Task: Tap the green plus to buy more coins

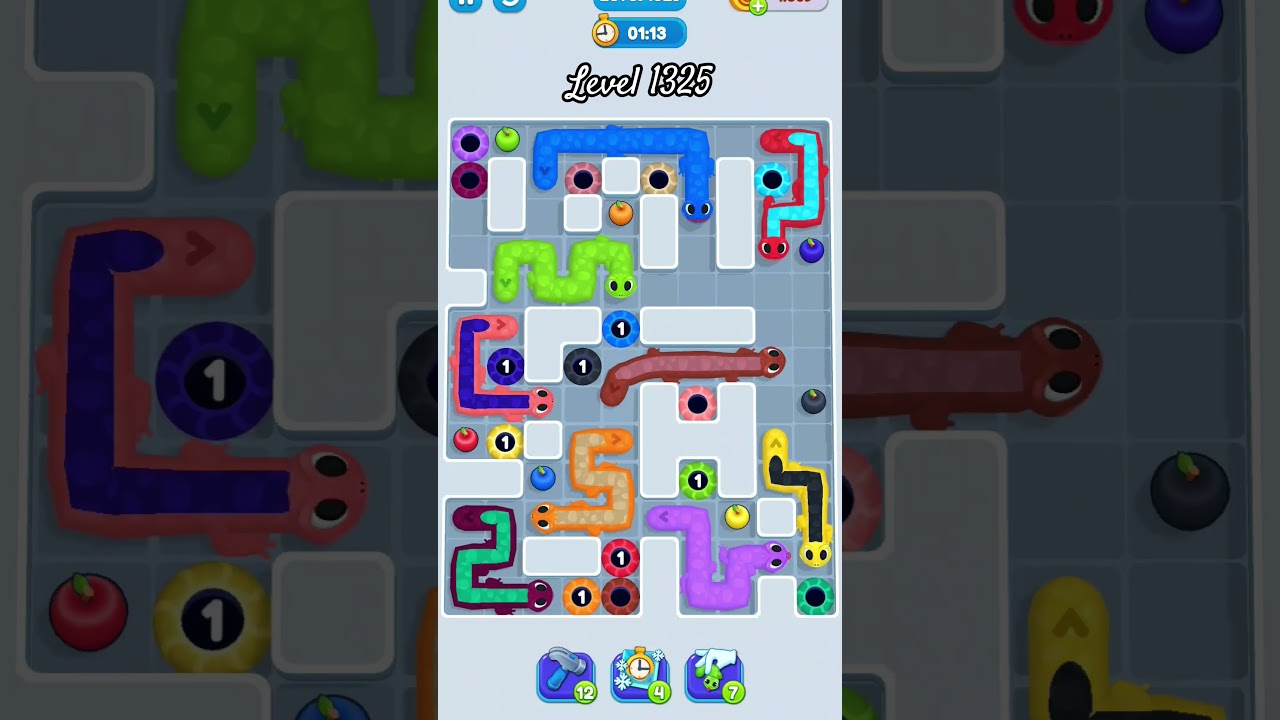Action: tap(759, 8)
